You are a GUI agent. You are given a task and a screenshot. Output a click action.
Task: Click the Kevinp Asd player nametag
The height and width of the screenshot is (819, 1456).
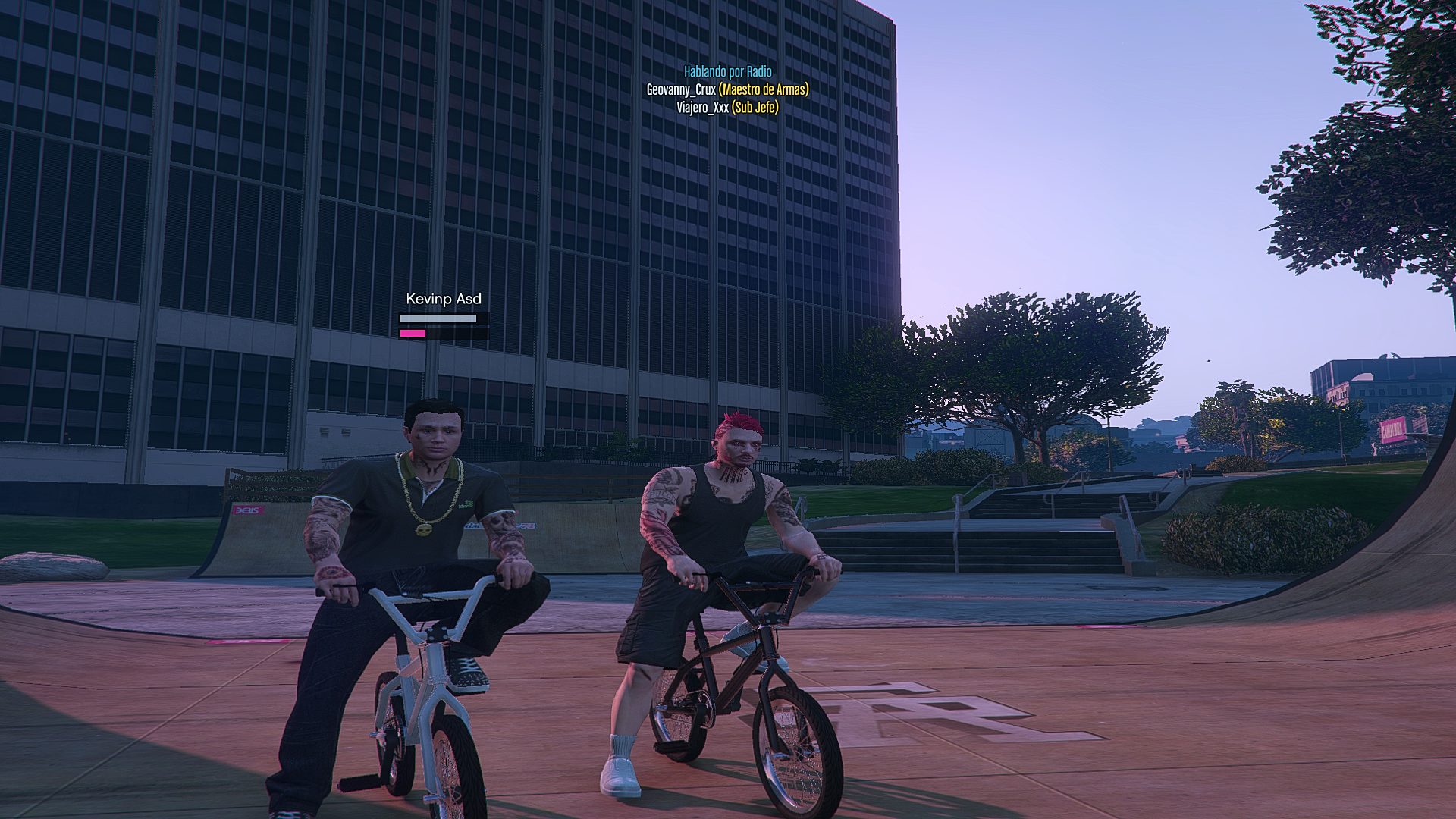pyautogui.click(x=444, y=299)
